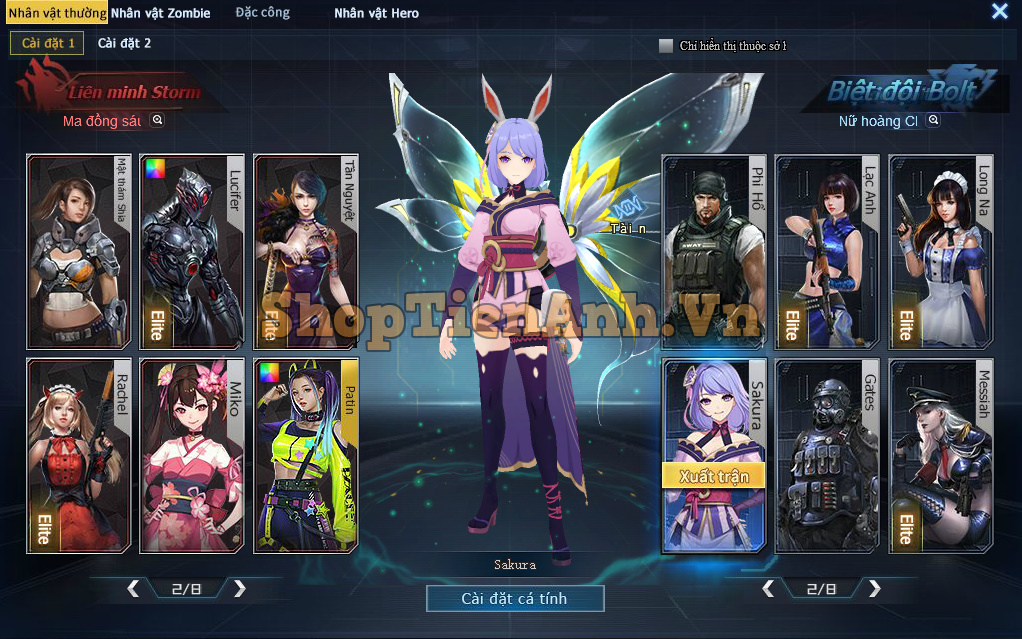Go to previous Biệt đội Bolt page

[768, 588]
